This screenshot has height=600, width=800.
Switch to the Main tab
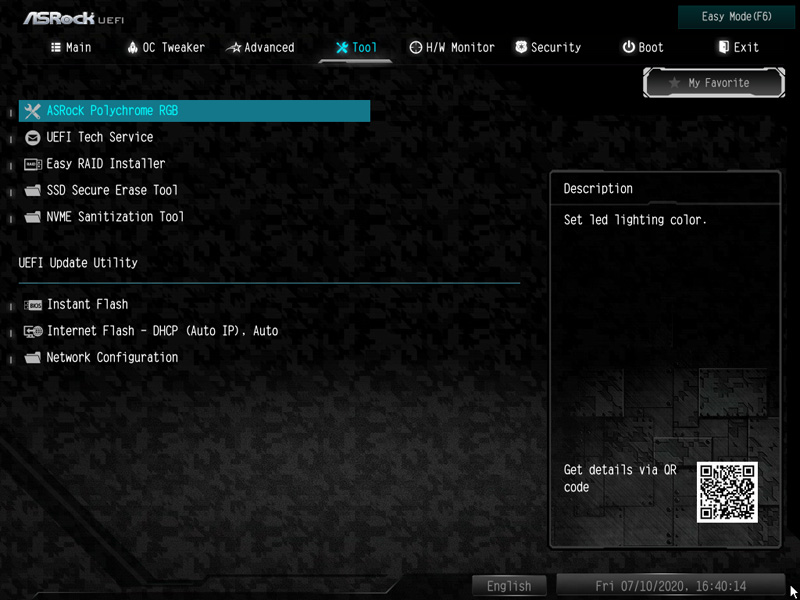[x=70, y=47]
